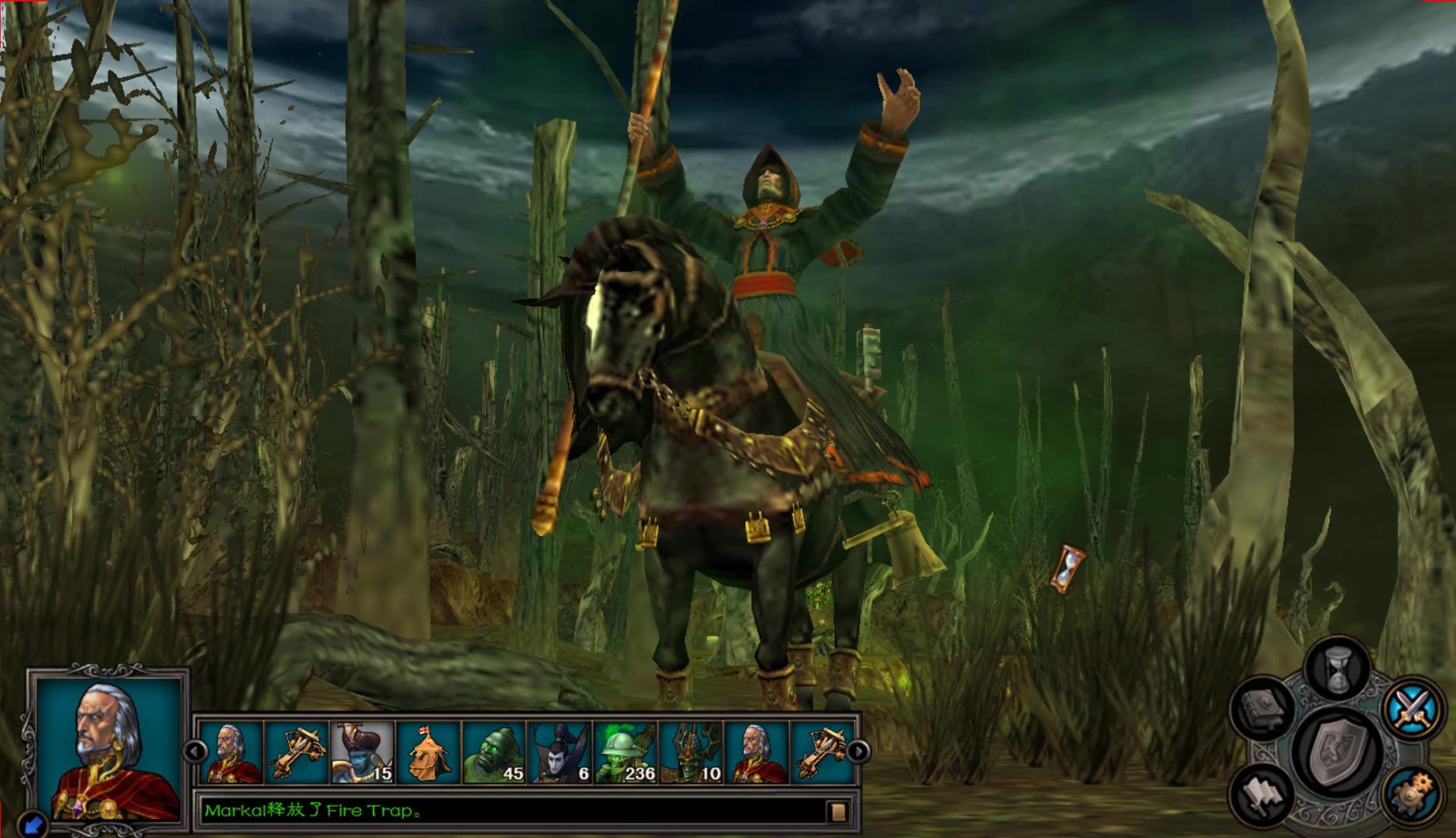Select the lich stack of 10

pyautogui.click(x=692, y=752)
